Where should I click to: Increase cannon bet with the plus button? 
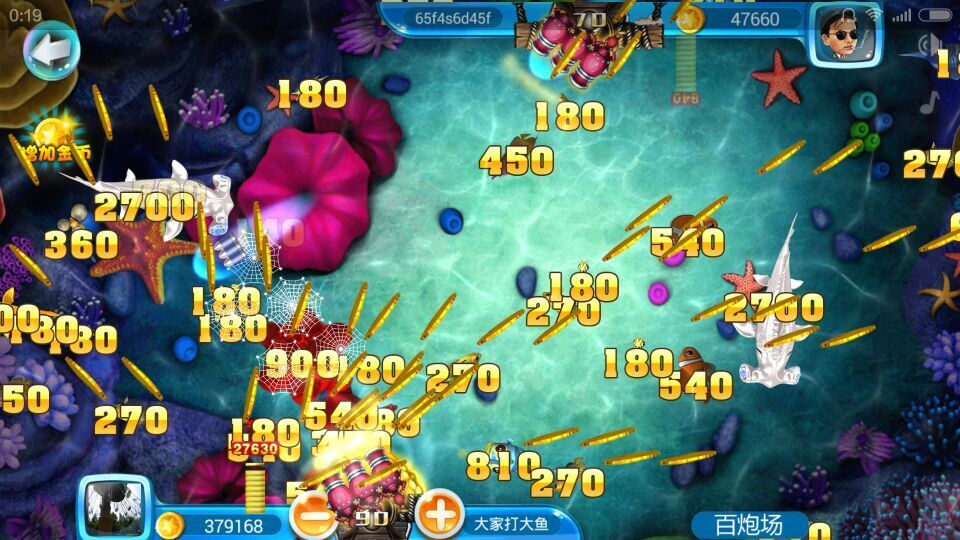coord(438,516)
